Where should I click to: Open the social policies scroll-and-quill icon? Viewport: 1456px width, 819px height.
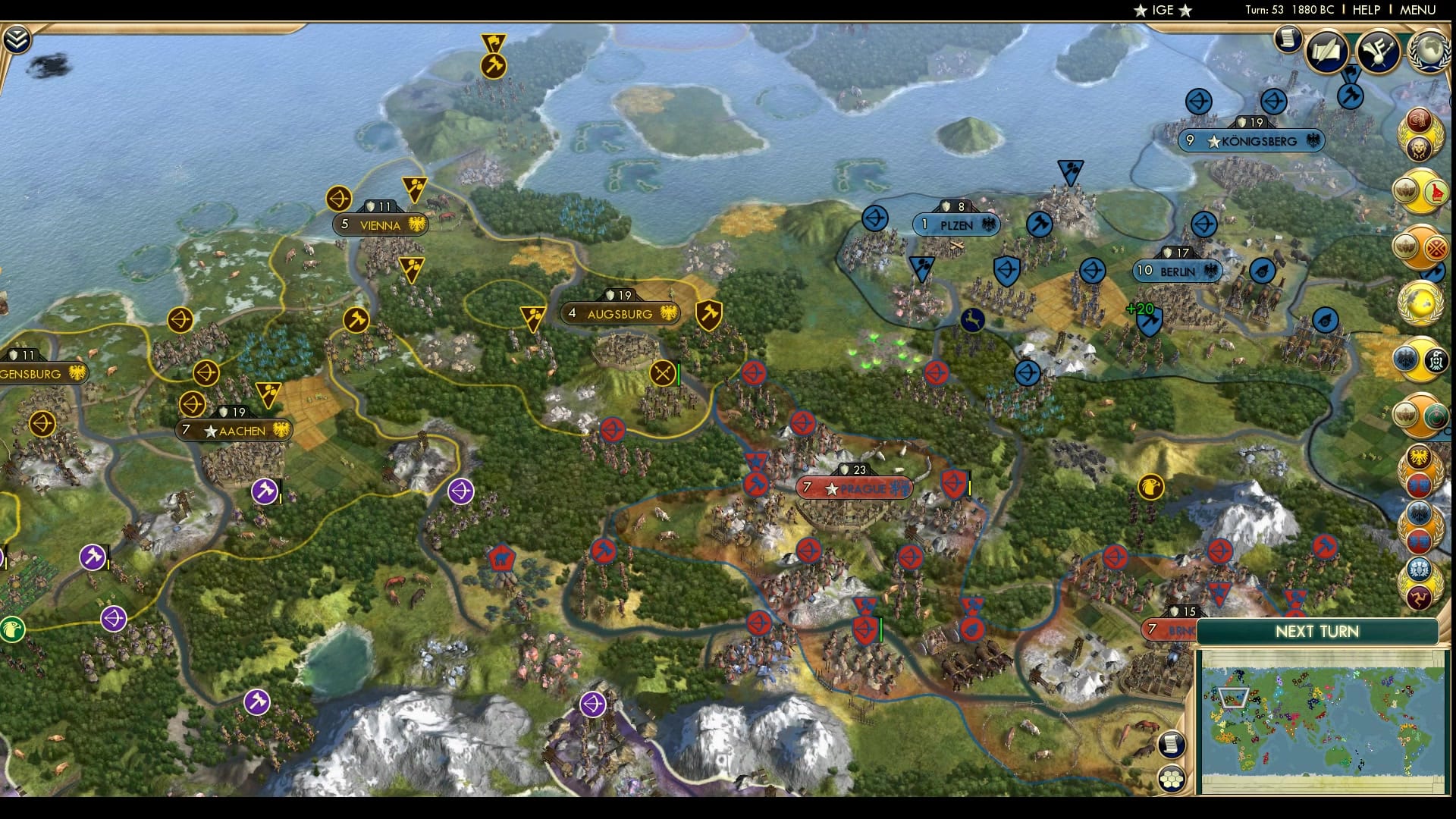pyautogui.click(x=1327, y=51)
